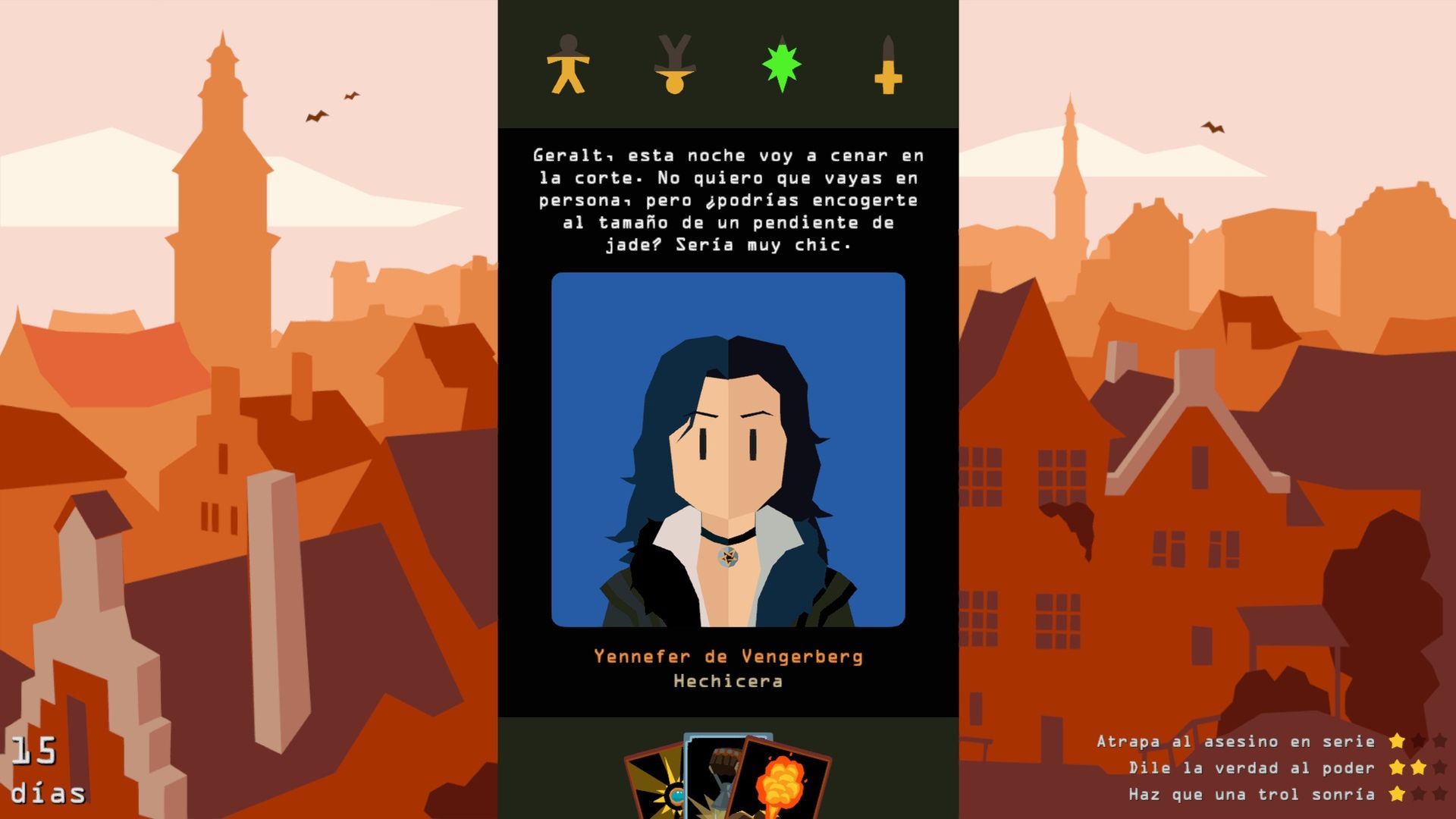Check the filled star for 'Atrapa al asesino en serie'
Image resolution: width=1456 pixels, height=819 pixels.
pos(1398,742)
